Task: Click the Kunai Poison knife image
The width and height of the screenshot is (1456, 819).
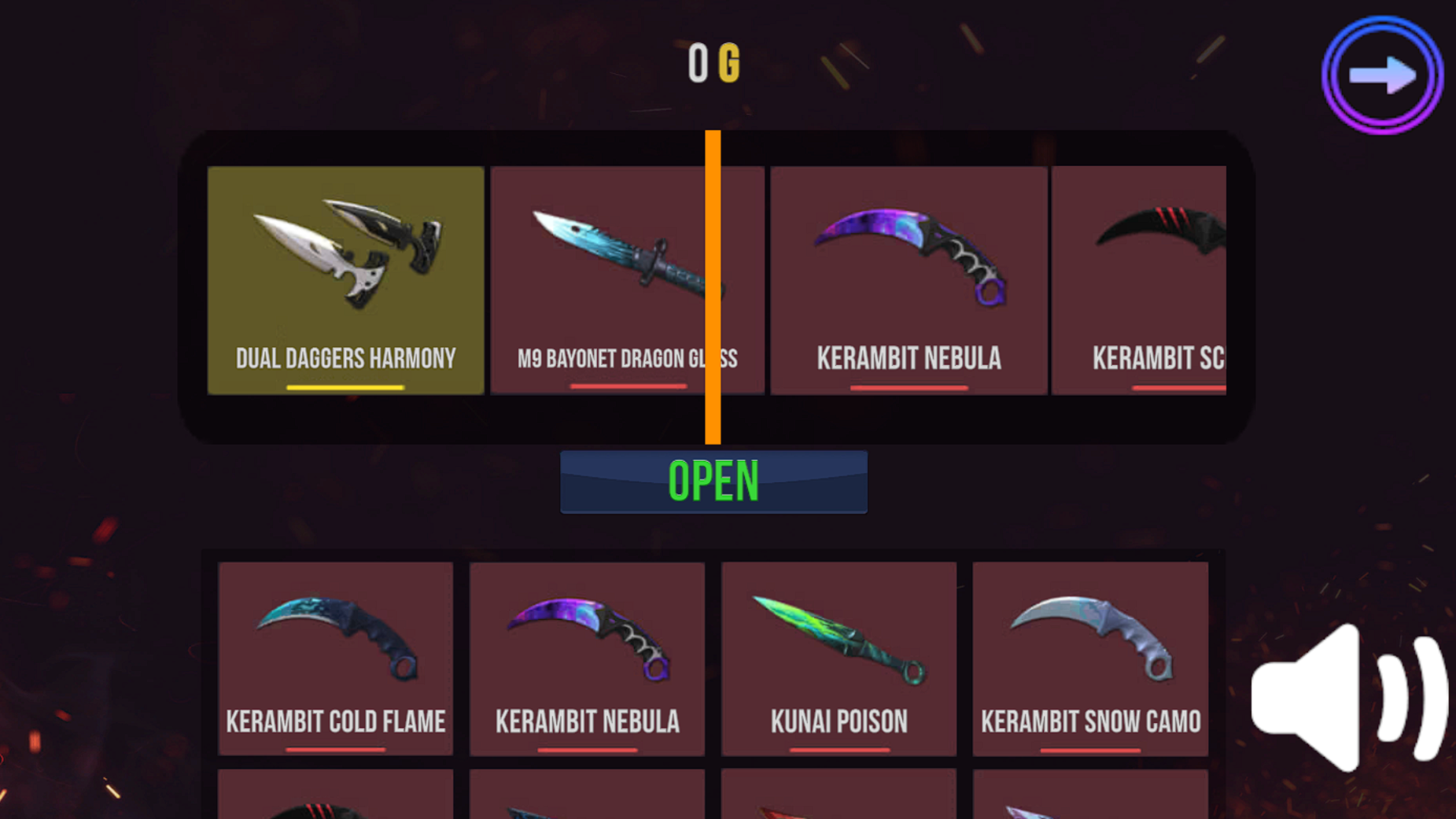Action: point(838,645)
